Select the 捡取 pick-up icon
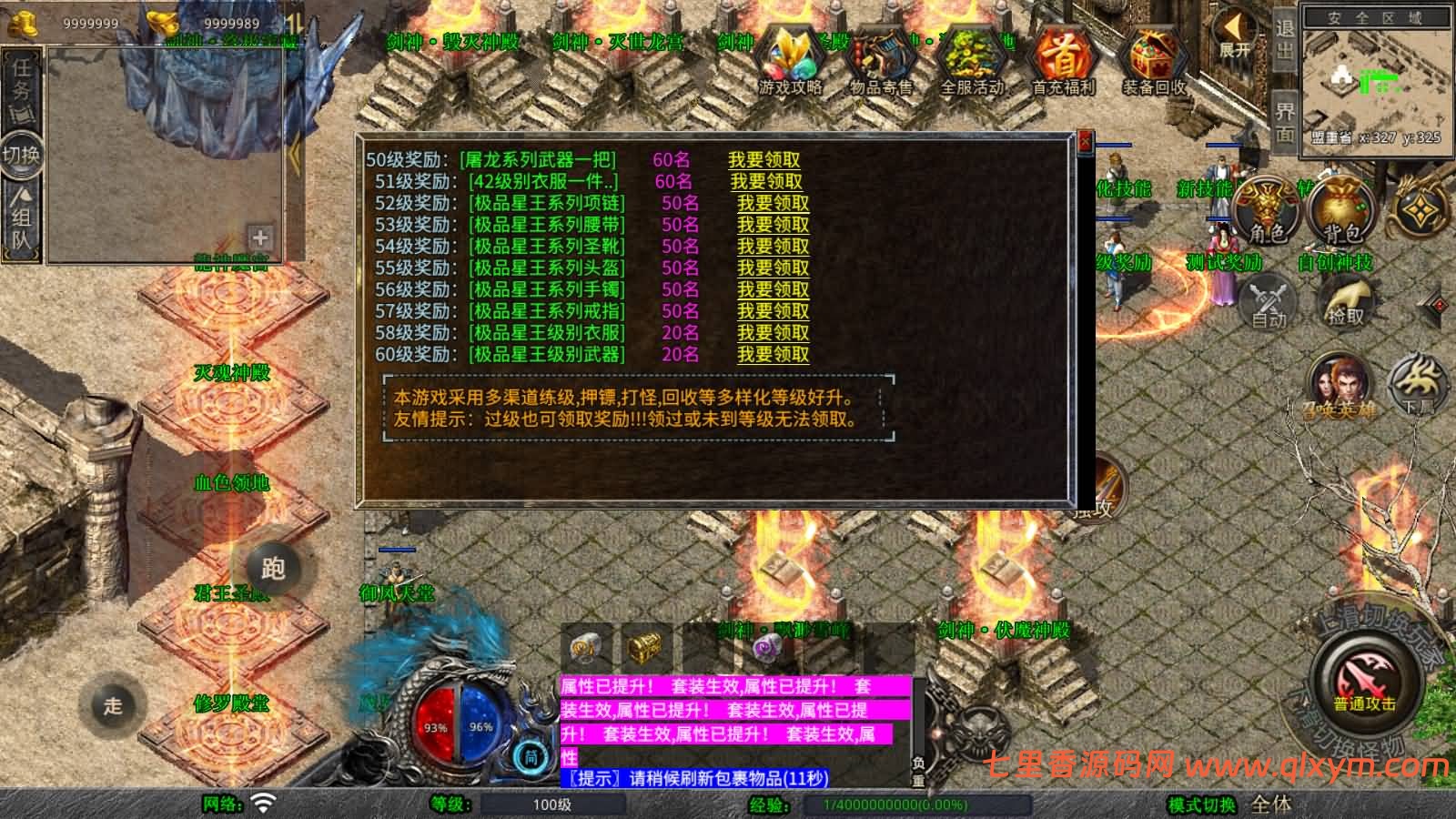The width and height of the screenshot is (1456, 819). [x=1347, y=300]
